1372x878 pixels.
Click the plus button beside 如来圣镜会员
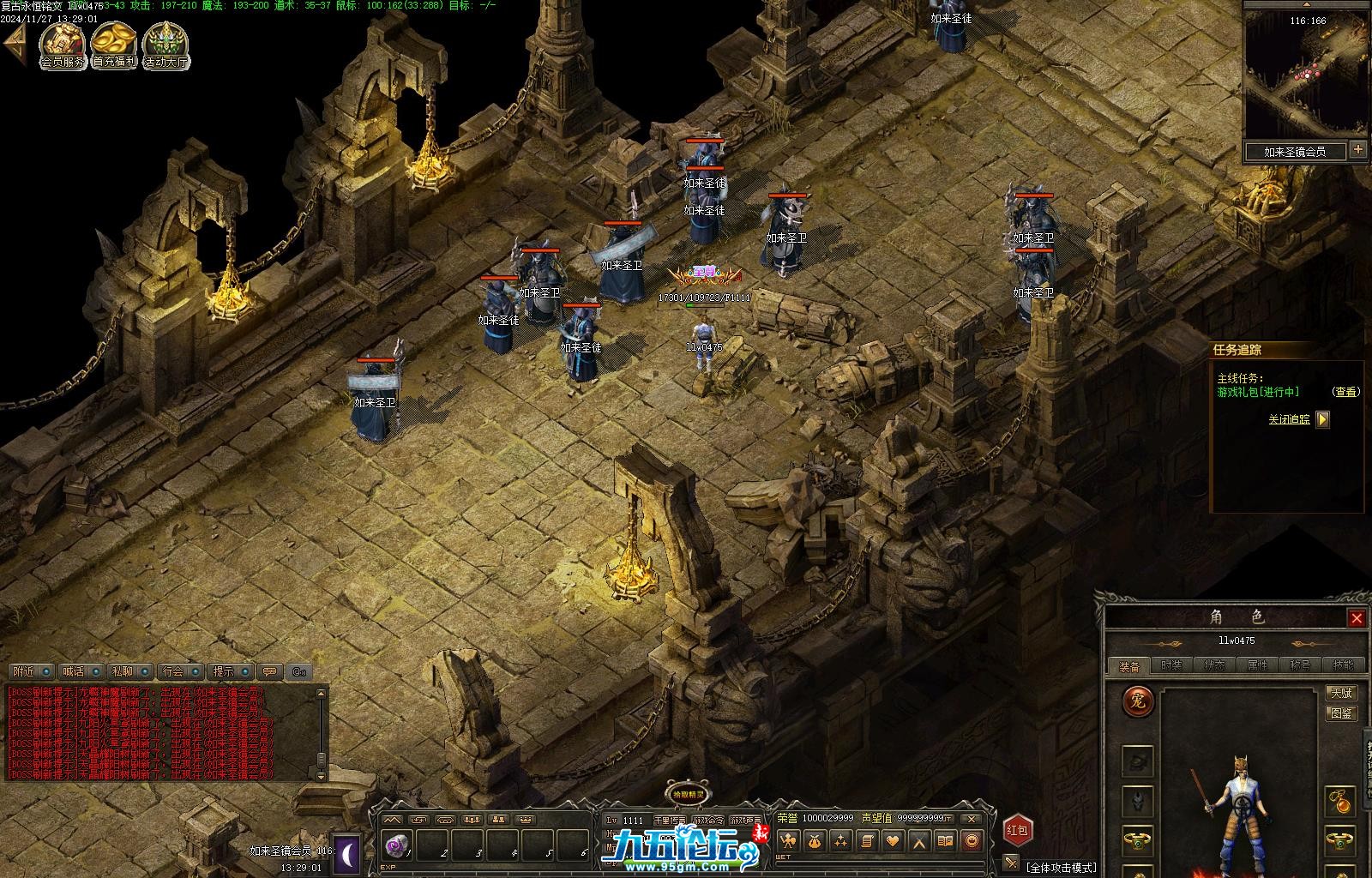[x=1358, y=150]
